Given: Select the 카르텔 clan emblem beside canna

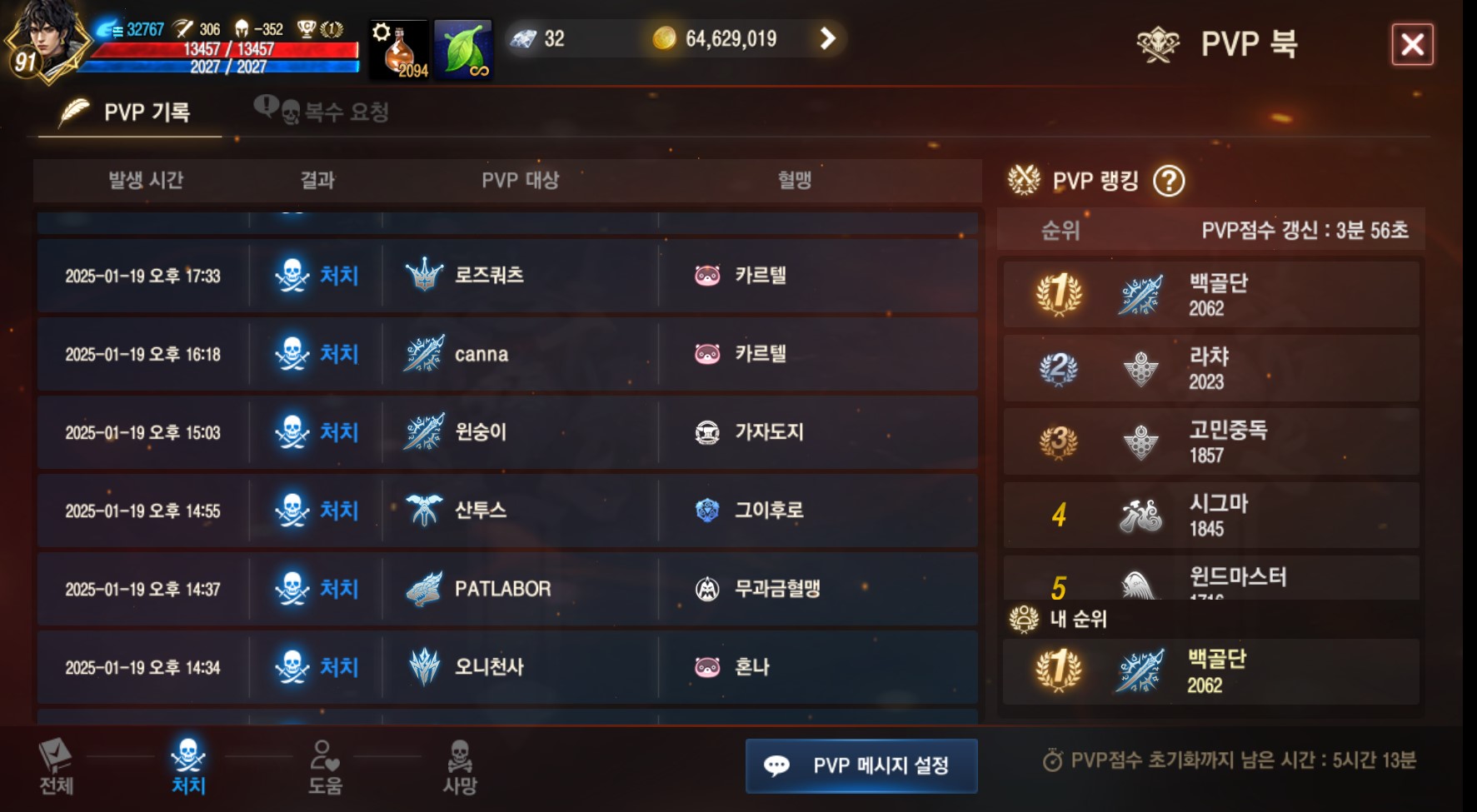Looking at the screenshot, I should click(707, 354).
